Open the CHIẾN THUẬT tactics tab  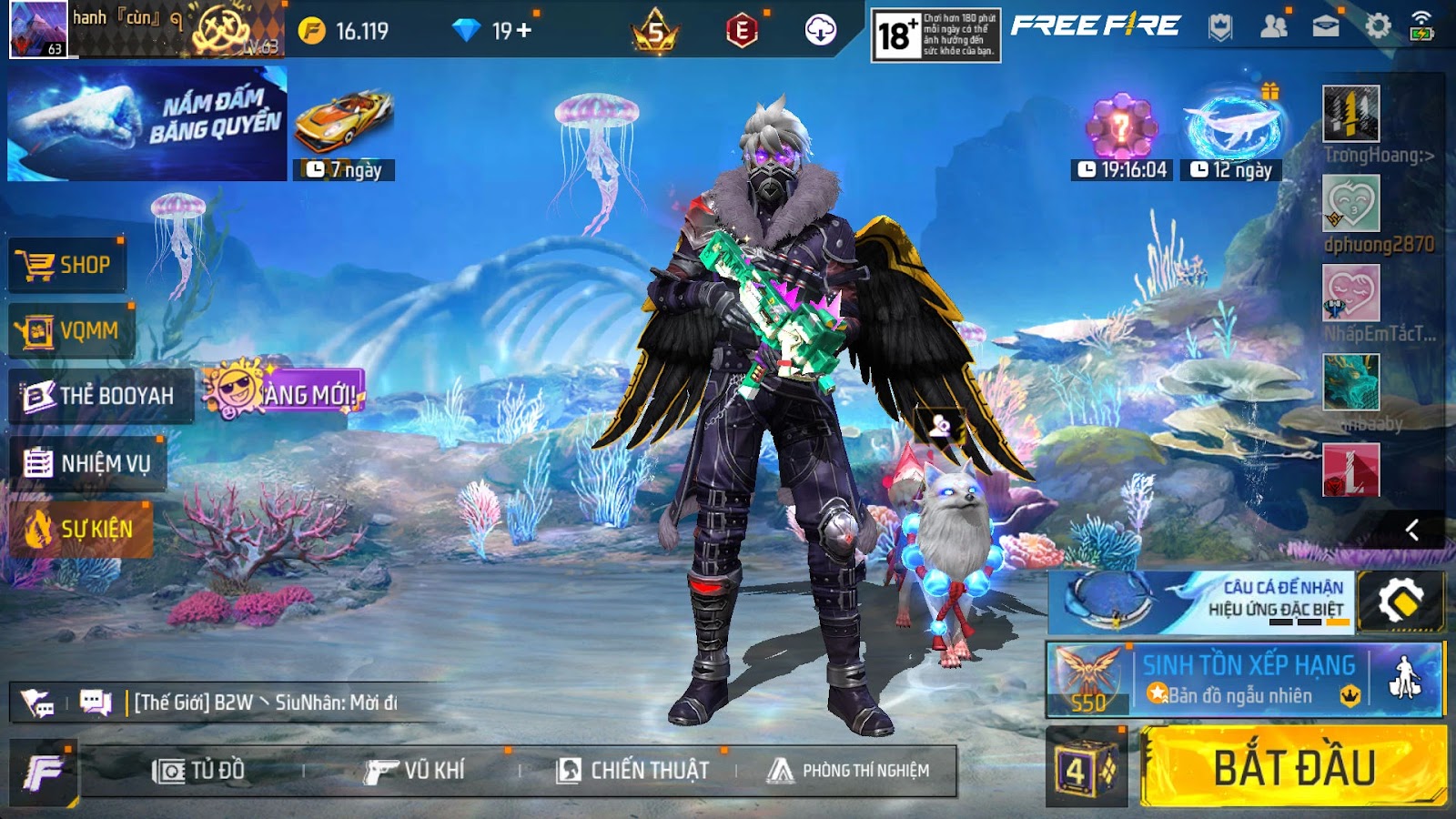[632, 771]
